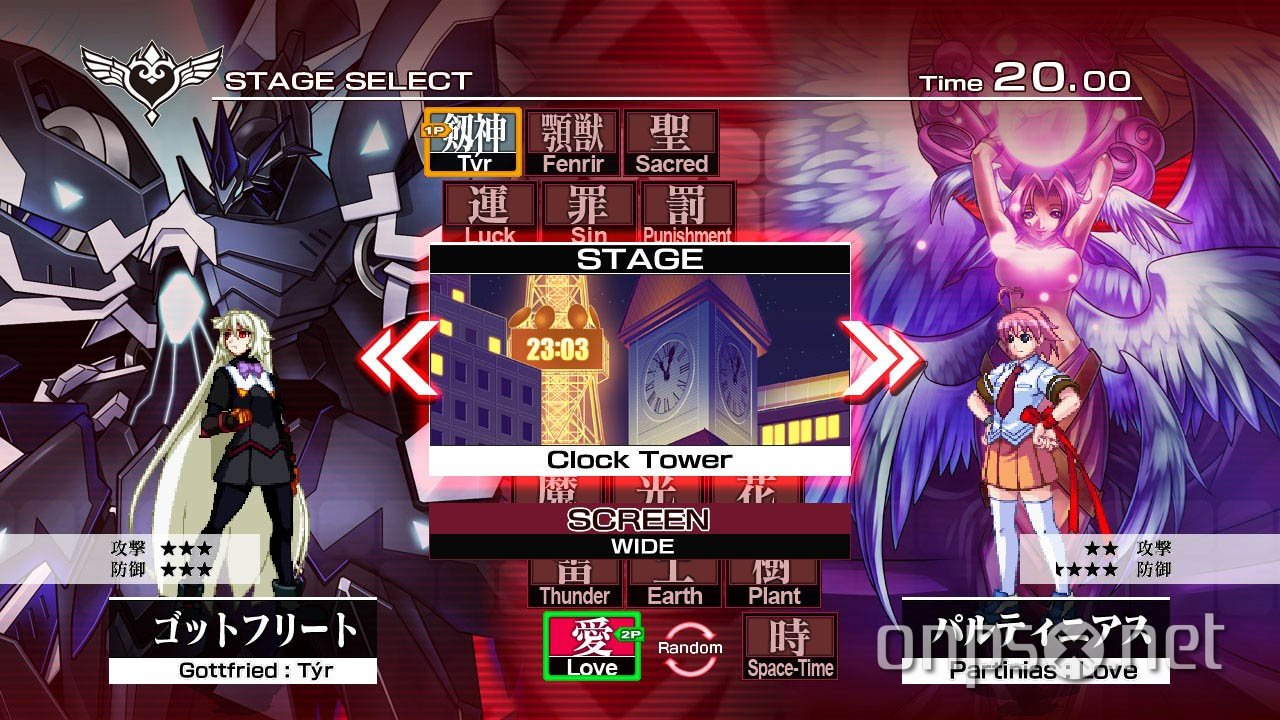Viewport: 1280px width, 720px height.
Task: Select the Fenrir stage tile
Action: pyautogui.click(x=574, y=140)
